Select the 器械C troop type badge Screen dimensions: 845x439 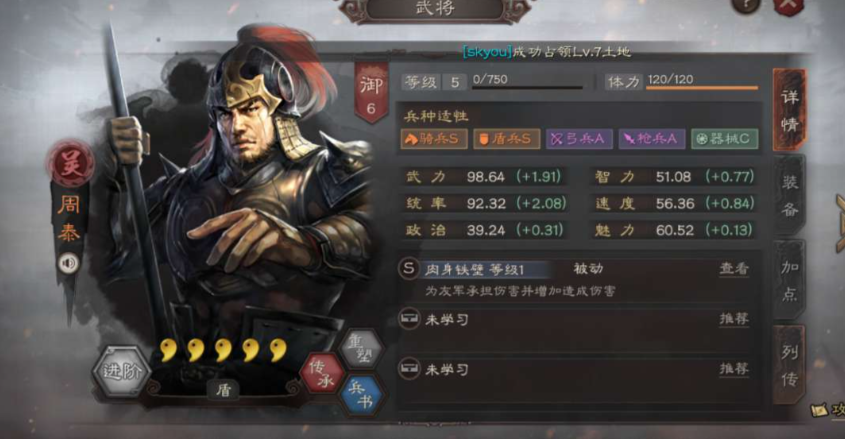pyautogui.click(x=723, y=139)
